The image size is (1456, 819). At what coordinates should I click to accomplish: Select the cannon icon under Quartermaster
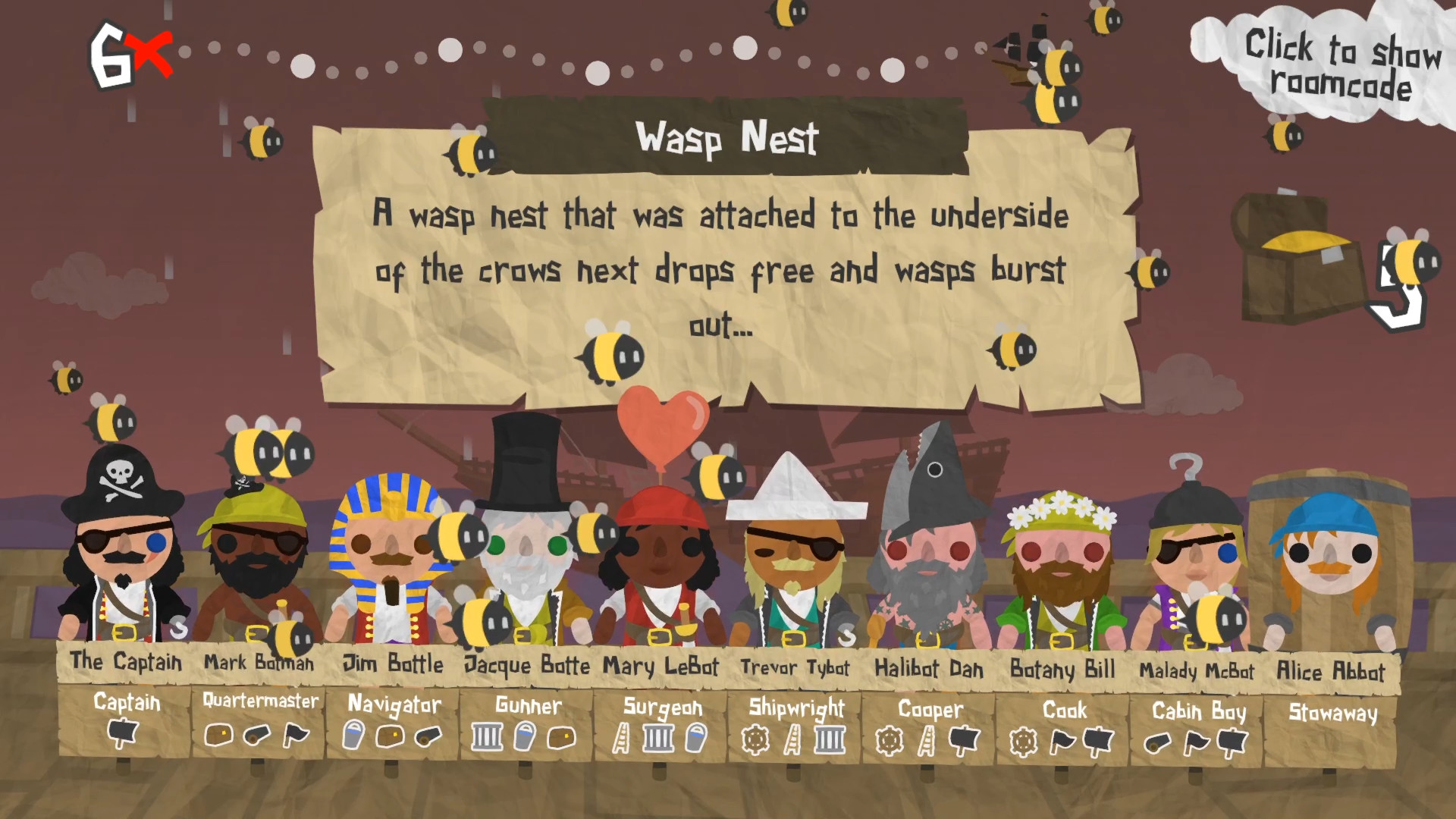click(x=255, y=734)
